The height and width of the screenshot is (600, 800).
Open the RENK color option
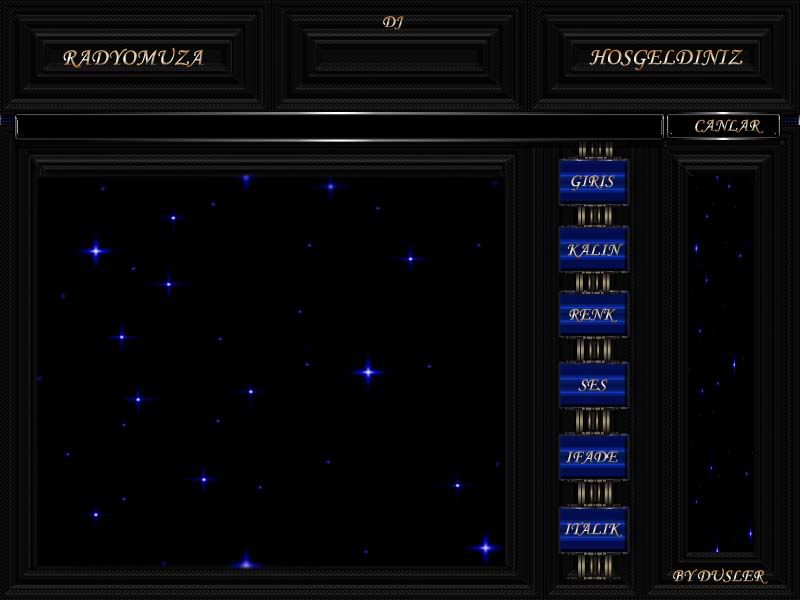click(593, 315)
